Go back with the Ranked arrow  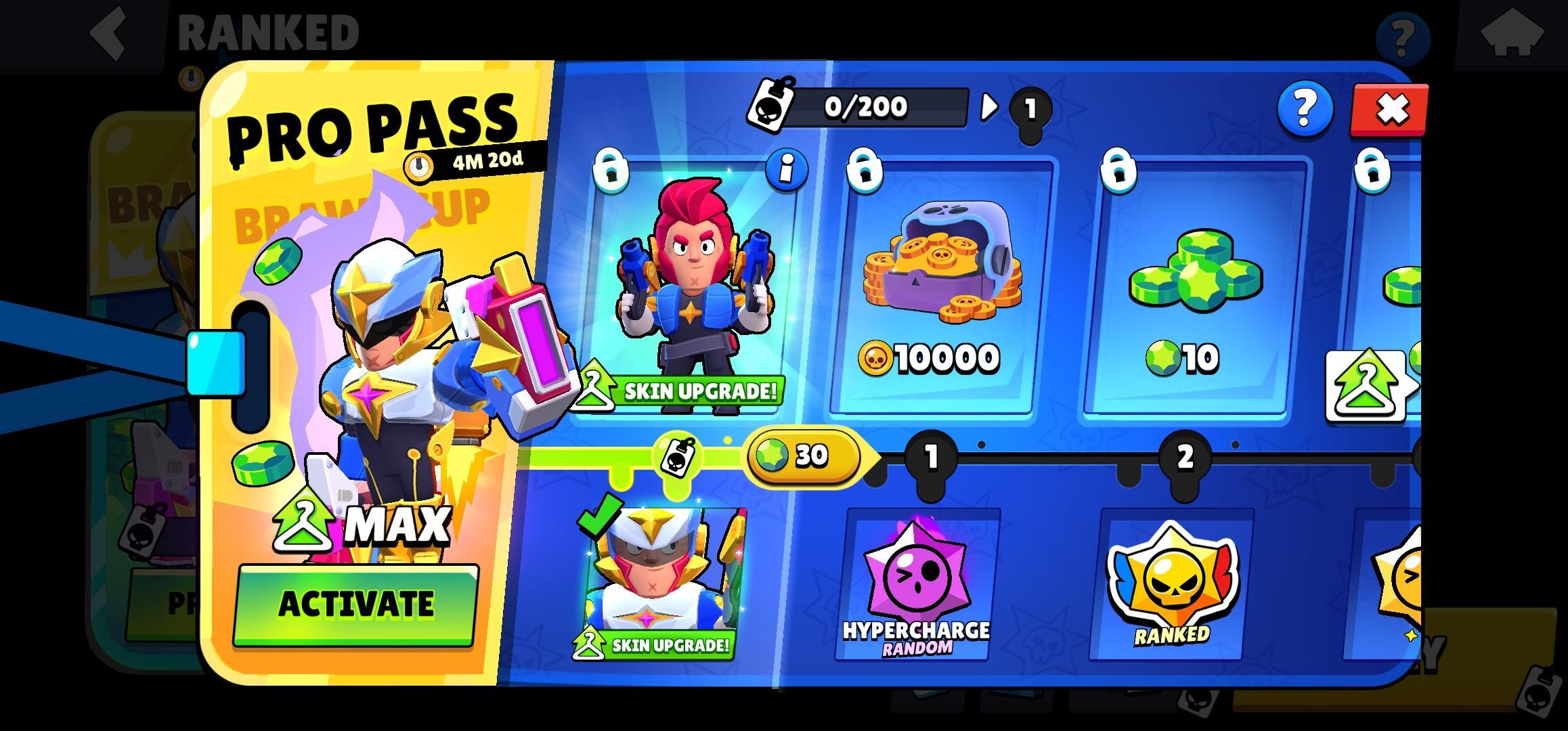(x=110, y=32)
